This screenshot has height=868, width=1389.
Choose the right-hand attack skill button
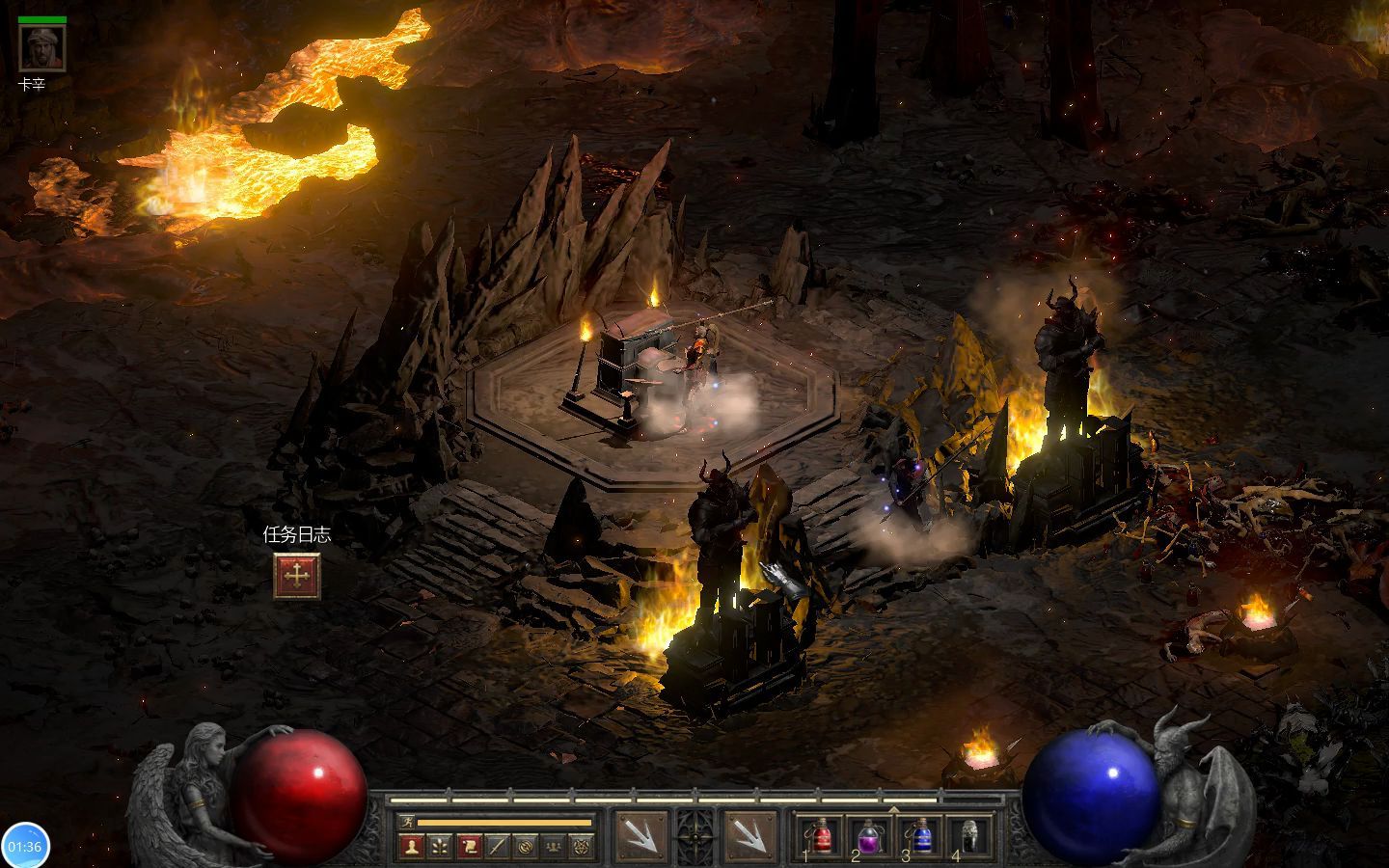(749, 835)
